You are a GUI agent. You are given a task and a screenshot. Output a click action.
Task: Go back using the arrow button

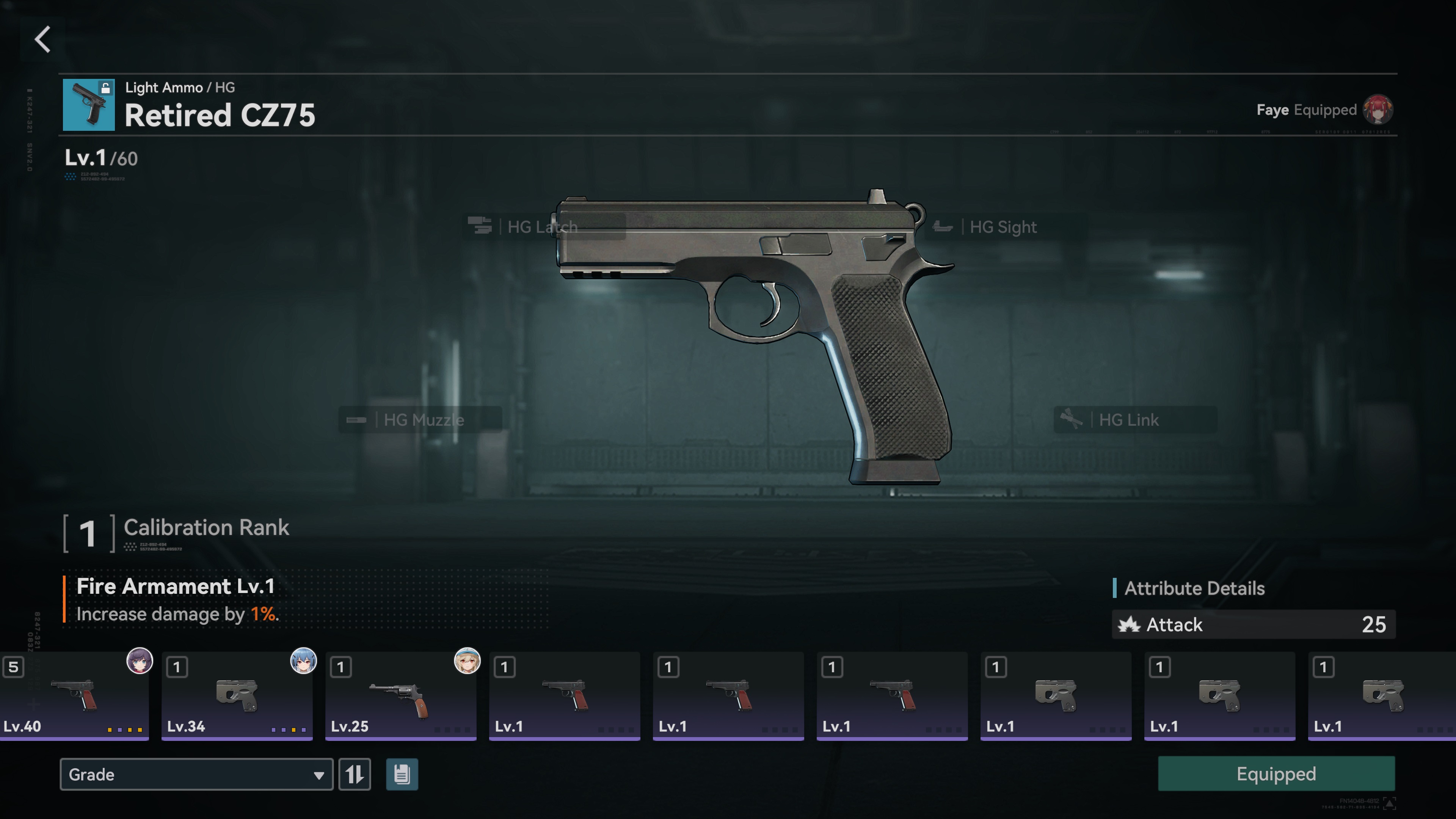(x=43, y=39)
